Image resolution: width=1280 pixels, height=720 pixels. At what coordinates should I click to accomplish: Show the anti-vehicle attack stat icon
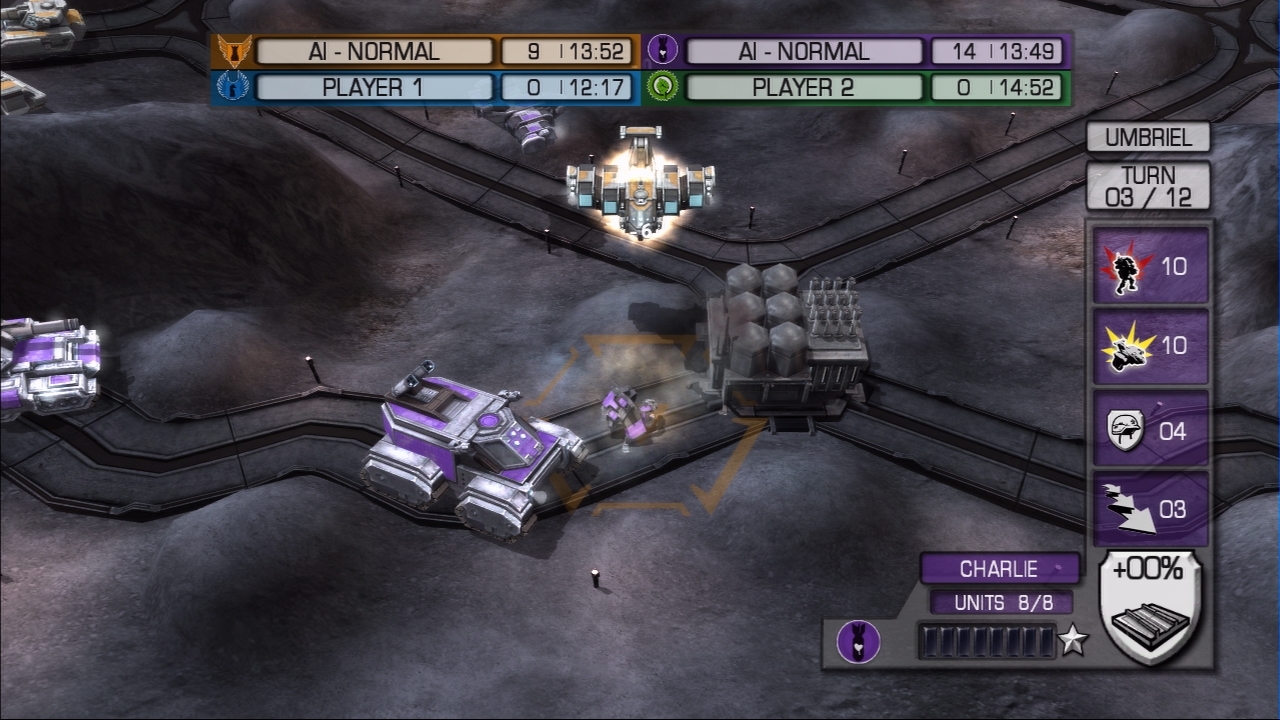1126,346
